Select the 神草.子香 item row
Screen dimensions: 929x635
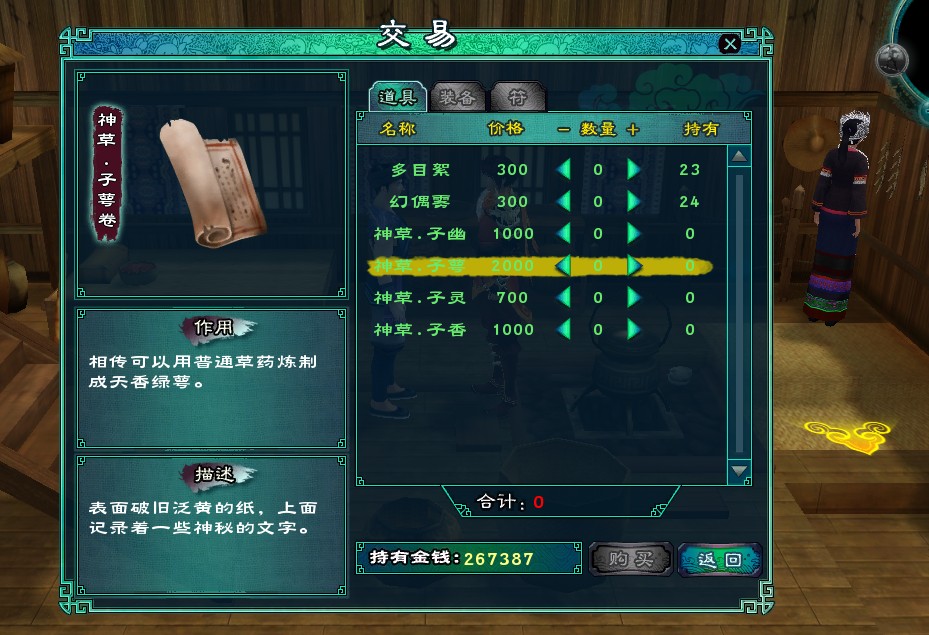[x=420, y=330]
